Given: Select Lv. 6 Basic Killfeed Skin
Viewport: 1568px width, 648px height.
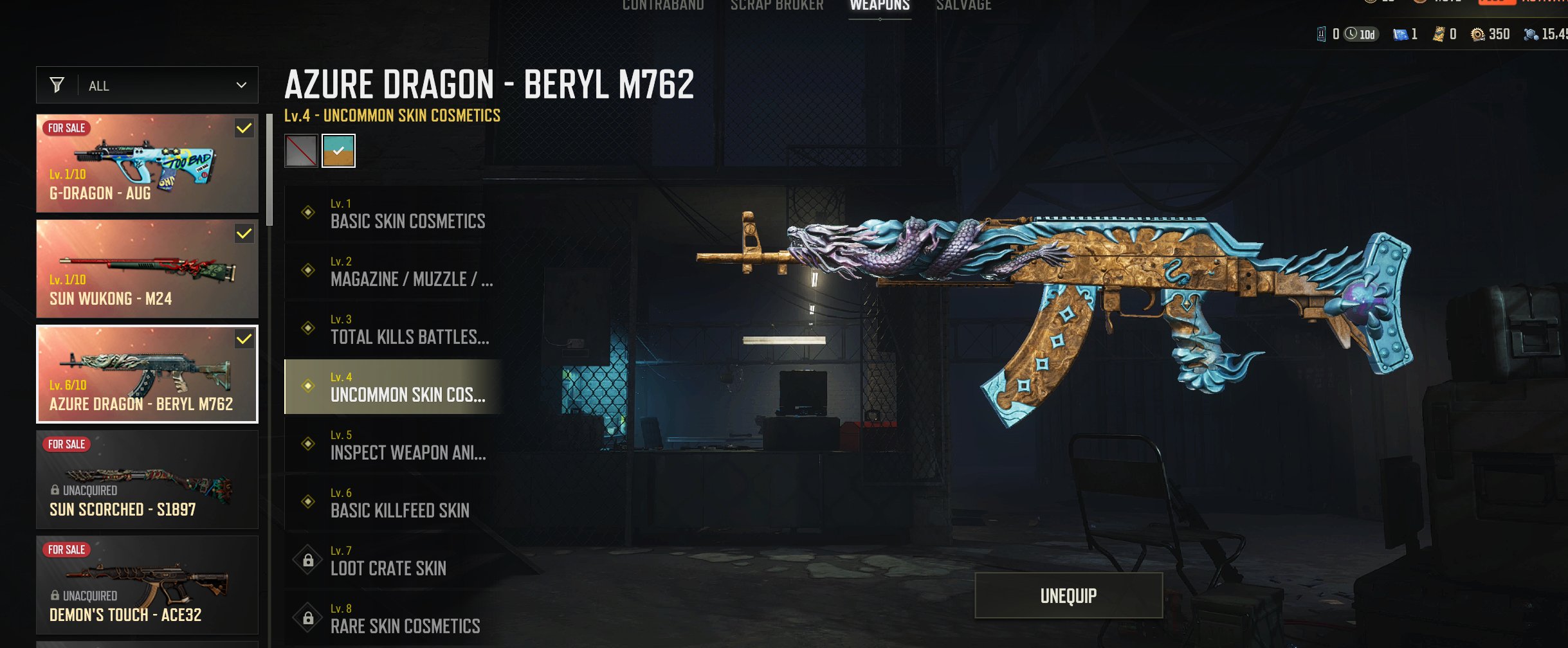Looking at the screenshot, I should point(392,503).
